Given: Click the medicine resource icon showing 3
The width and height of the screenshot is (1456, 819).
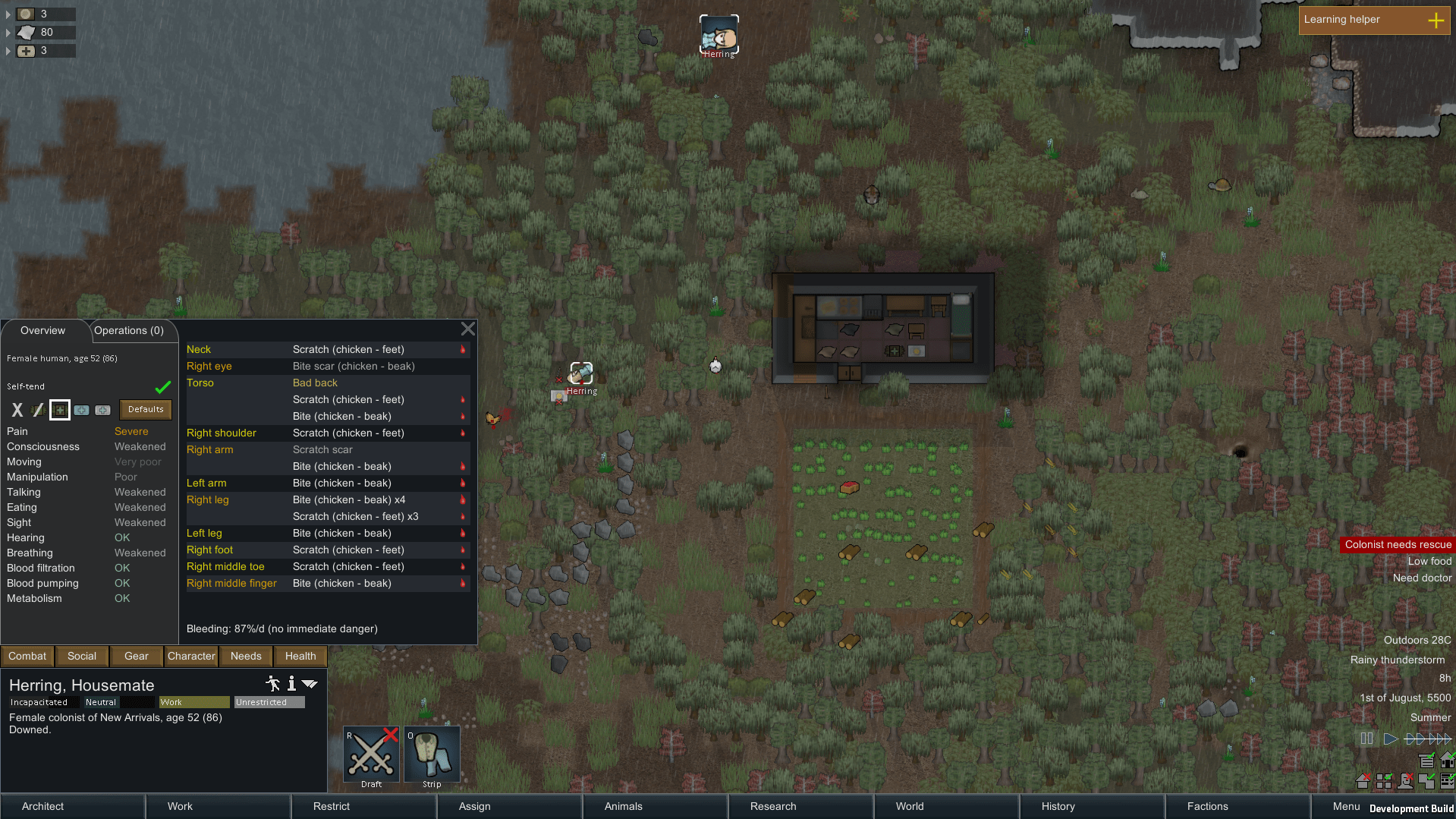Looking at the screenshot, I should pyautogui.click(x=27, y=51).
